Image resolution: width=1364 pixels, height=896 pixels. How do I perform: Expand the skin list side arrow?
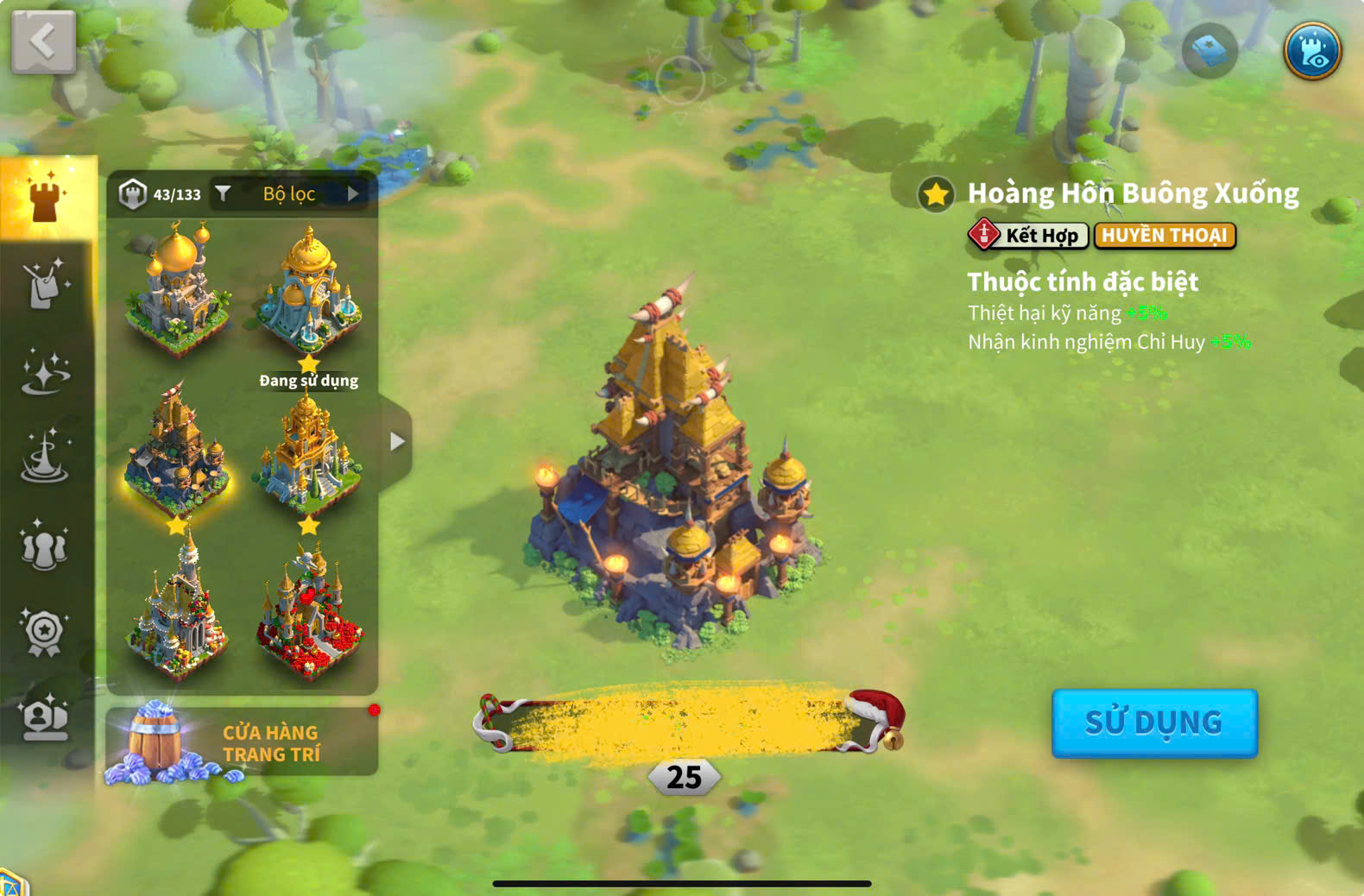(x=396, y=441)
